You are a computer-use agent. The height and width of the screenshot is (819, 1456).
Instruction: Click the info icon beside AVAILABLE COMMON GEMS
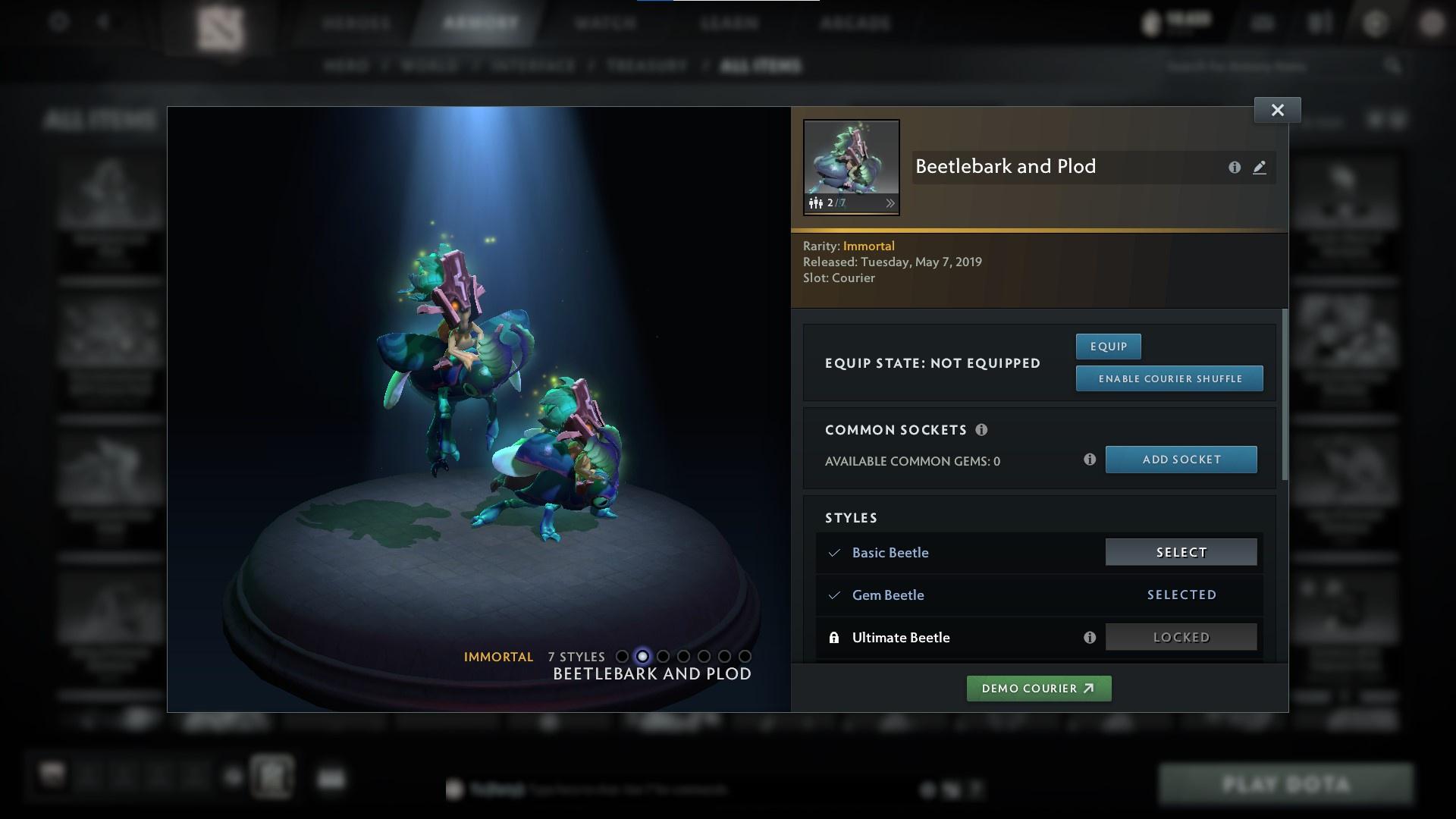(x=1090, y=460)
